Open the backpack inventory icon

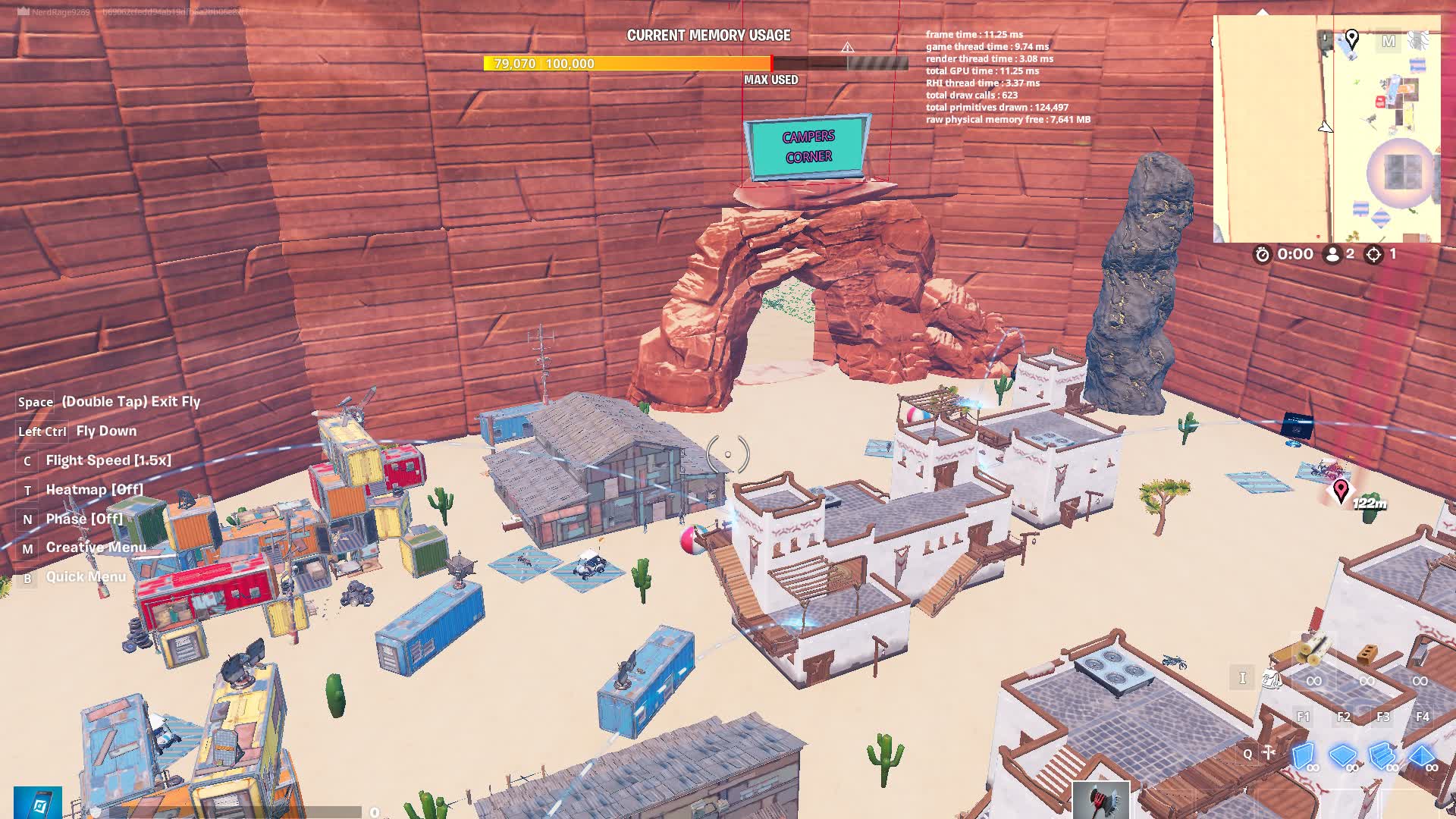pyautogui.click(x=1272, y=679)
